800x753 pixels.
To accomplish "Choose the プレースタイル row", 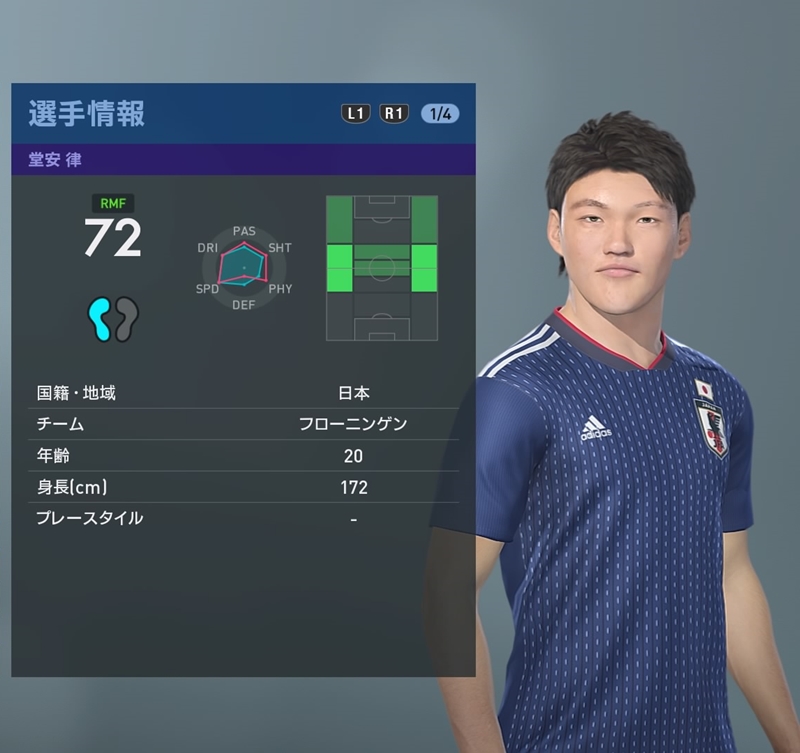I will 243,518.
